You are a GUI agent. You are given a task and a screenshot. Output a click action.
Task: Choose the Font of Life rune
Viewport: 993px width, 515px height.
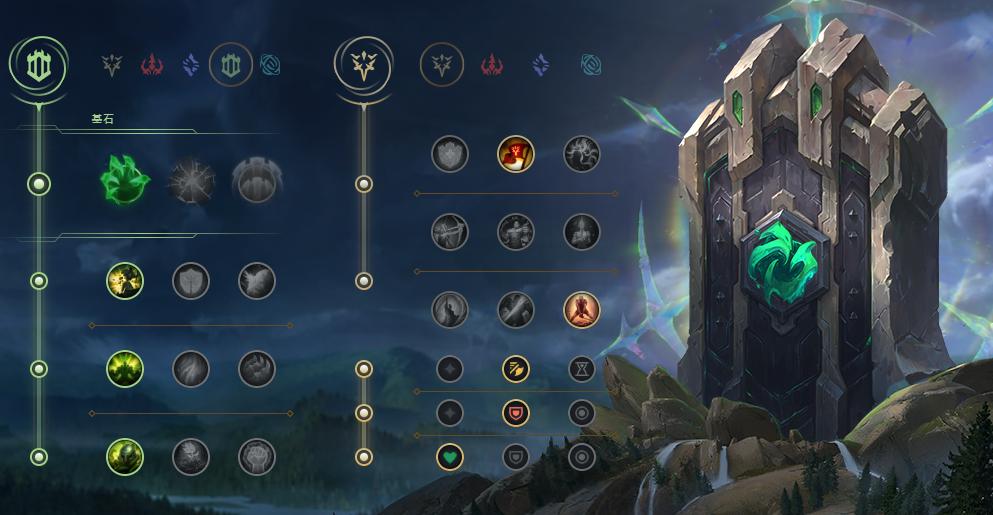coord(190,281)
